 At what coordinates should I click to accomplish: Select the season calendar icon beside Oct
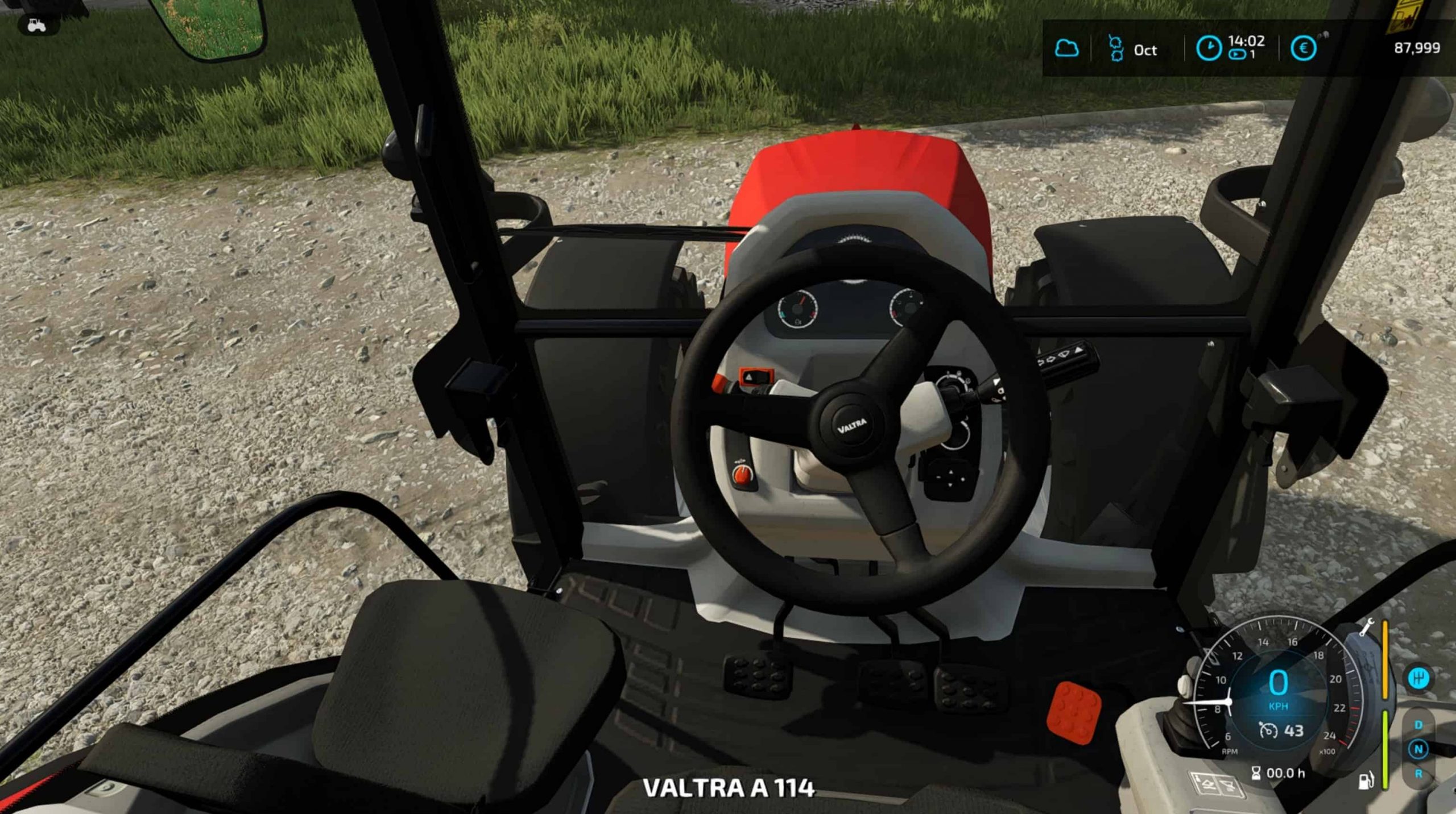1116,48
